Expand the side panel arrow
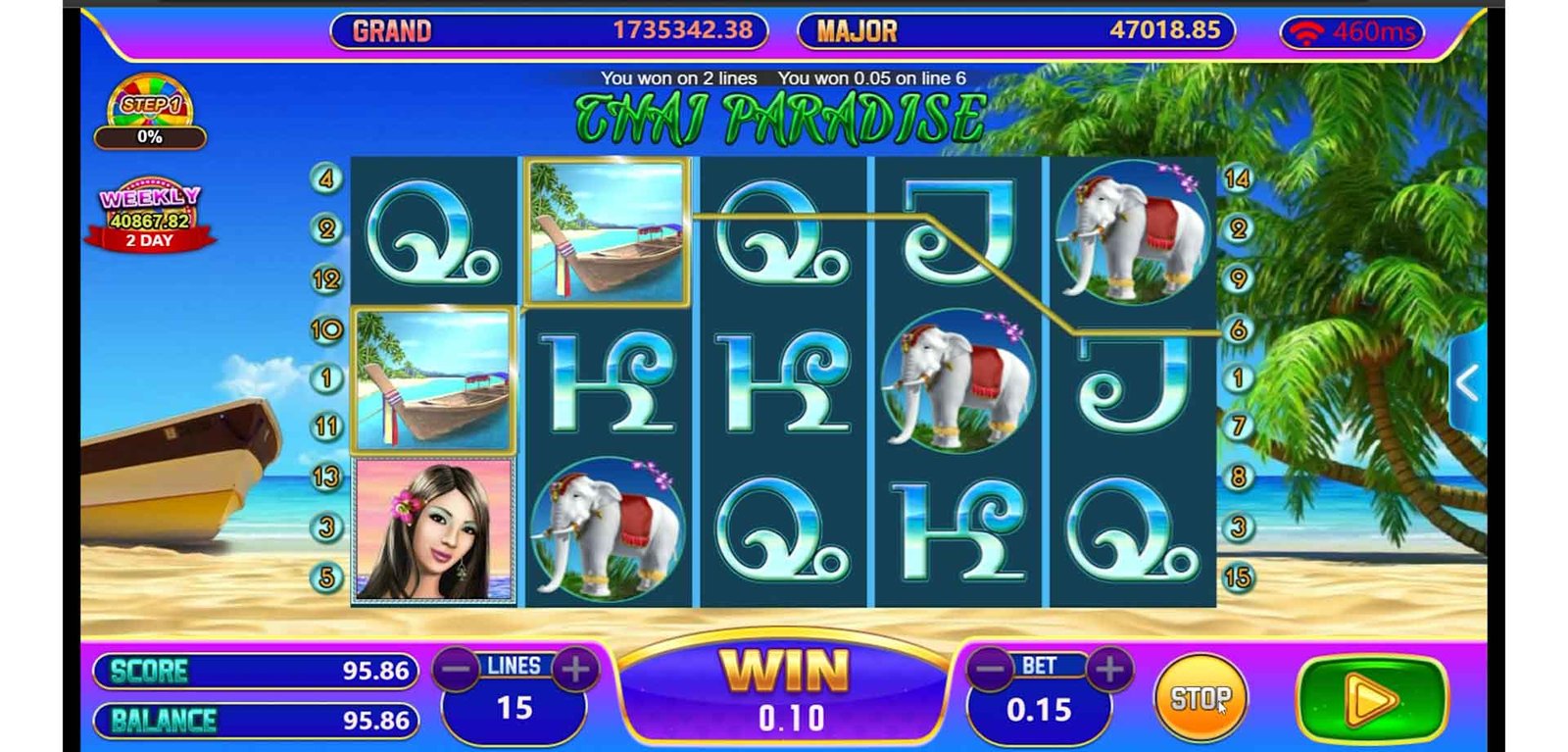 [1467, 384]
